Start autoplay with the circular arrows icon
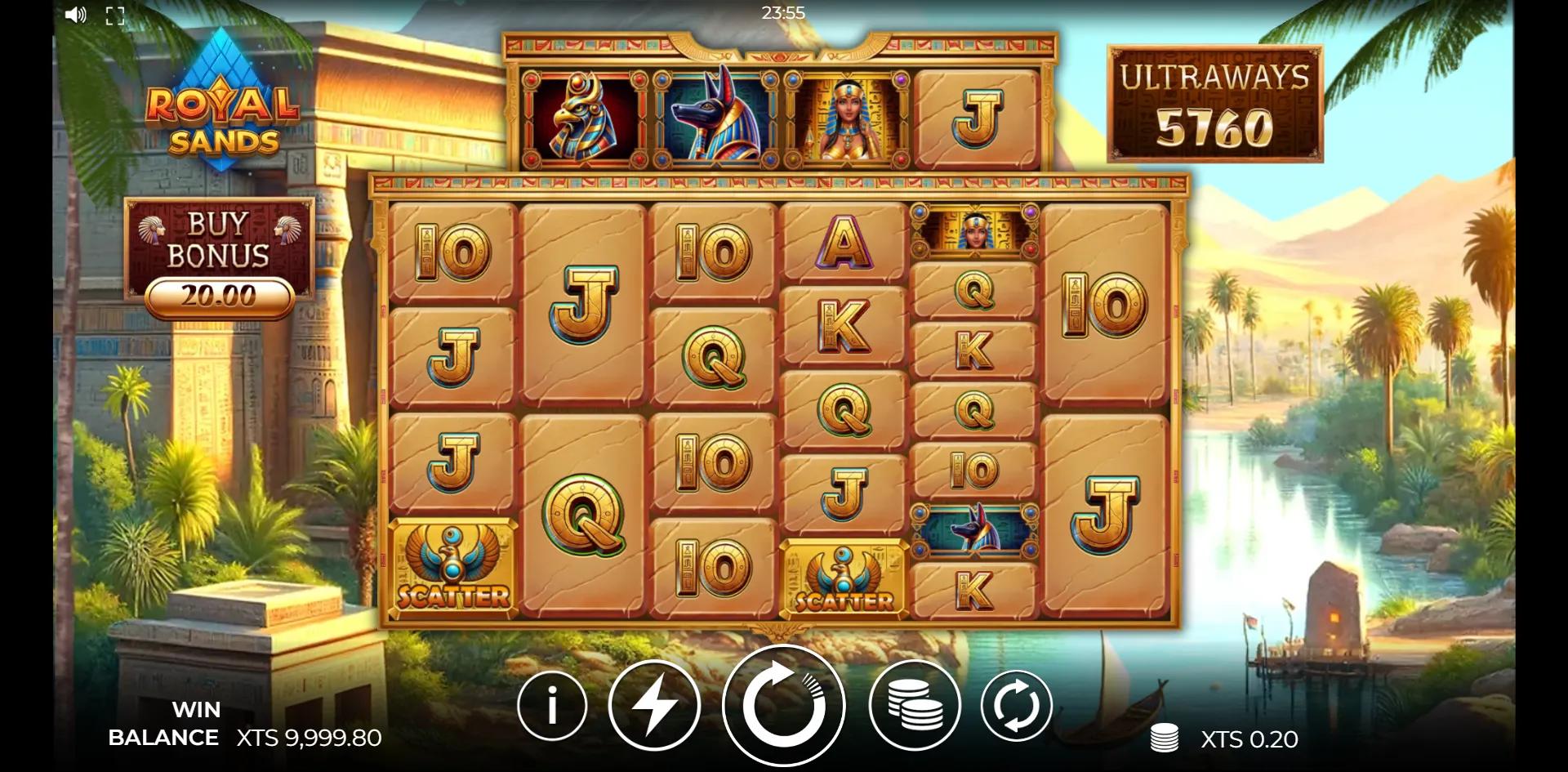1568x772 pixels. (1017, 705)
